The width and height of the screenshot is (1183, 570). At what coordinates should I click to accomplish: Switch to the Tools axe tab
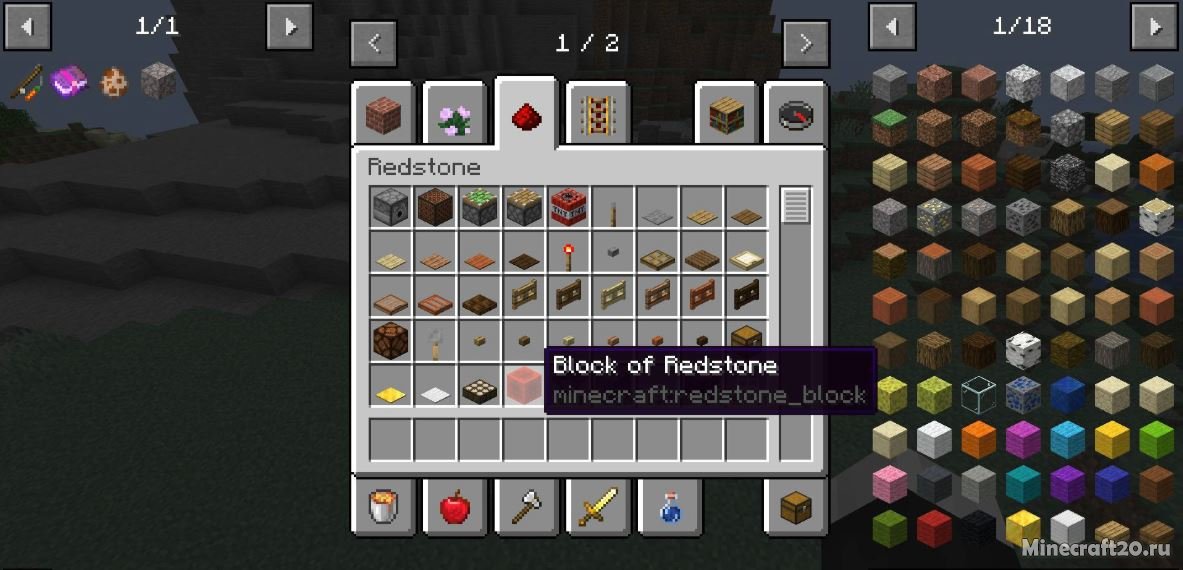[x=526, y=507]
